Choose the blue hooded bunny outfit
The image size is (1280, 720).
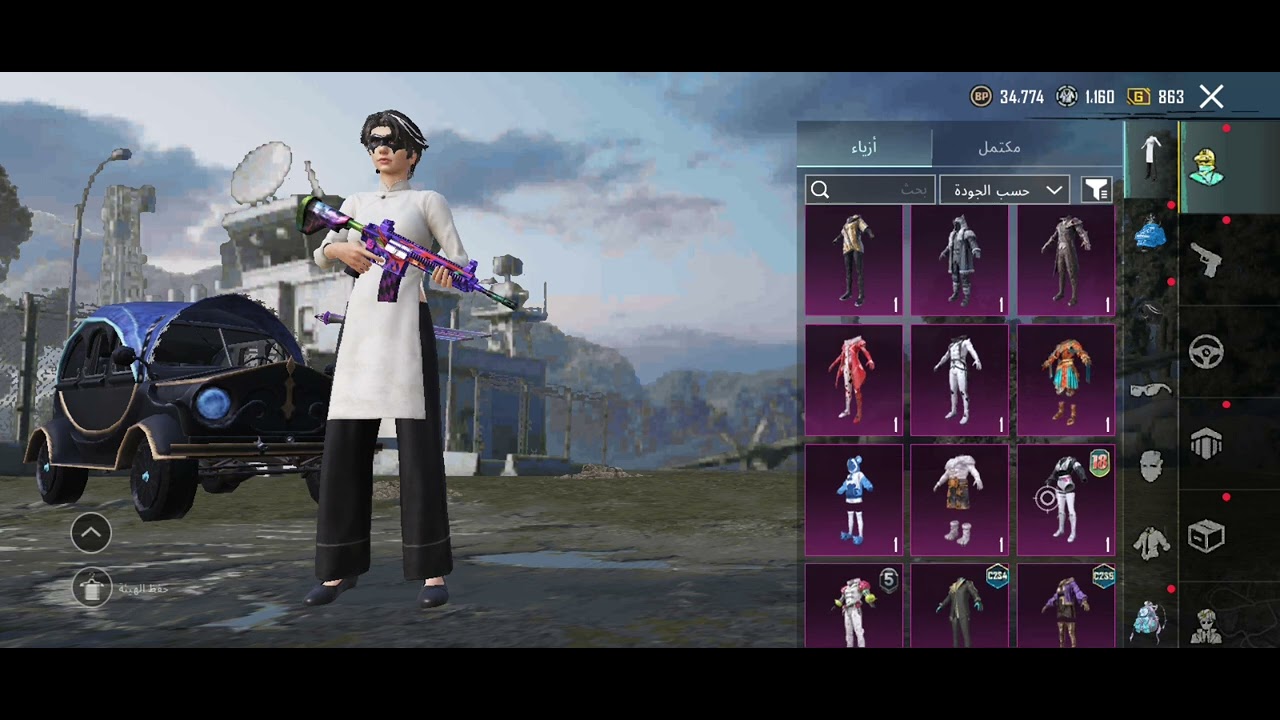coord(853,499)
